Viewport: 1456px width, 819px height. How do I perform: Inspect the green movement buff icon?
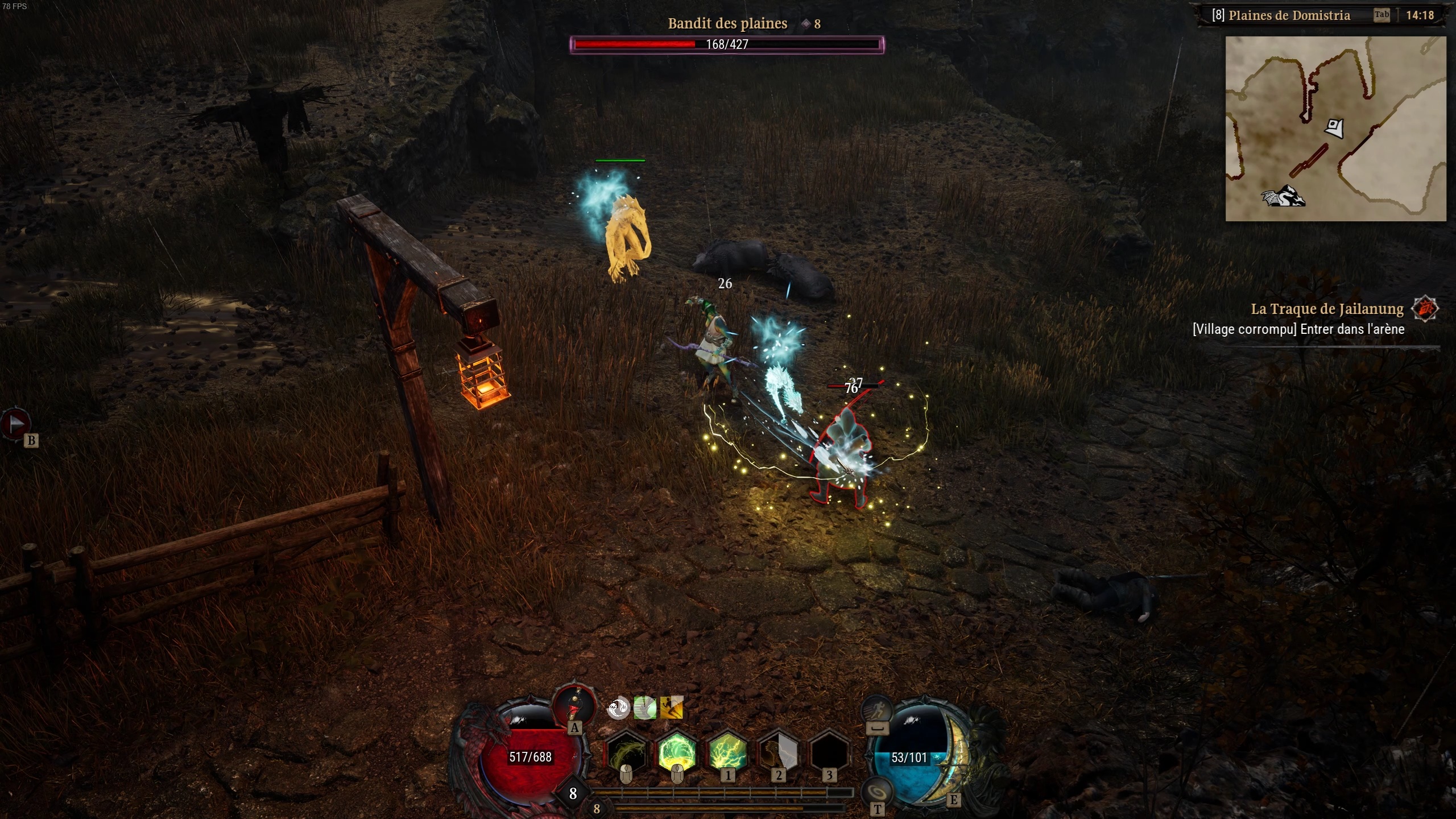(x=644, y=709)
